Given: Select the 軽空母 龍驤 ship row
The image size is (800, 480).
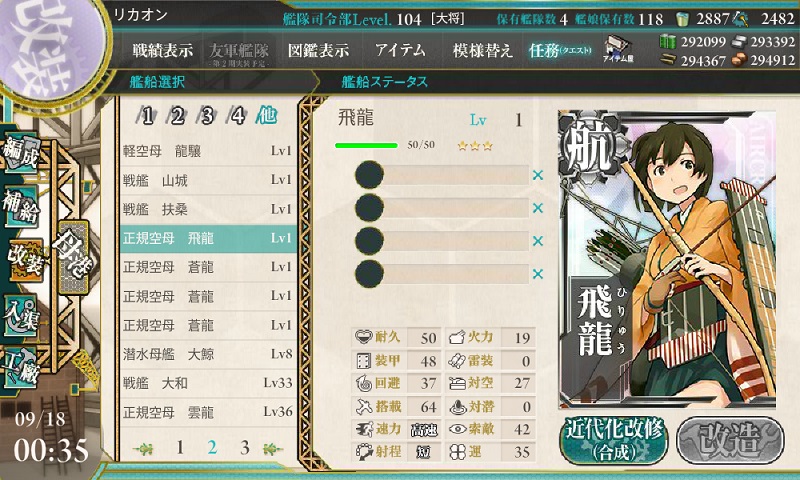Looking at the screenshot, I should pos(207,151).
